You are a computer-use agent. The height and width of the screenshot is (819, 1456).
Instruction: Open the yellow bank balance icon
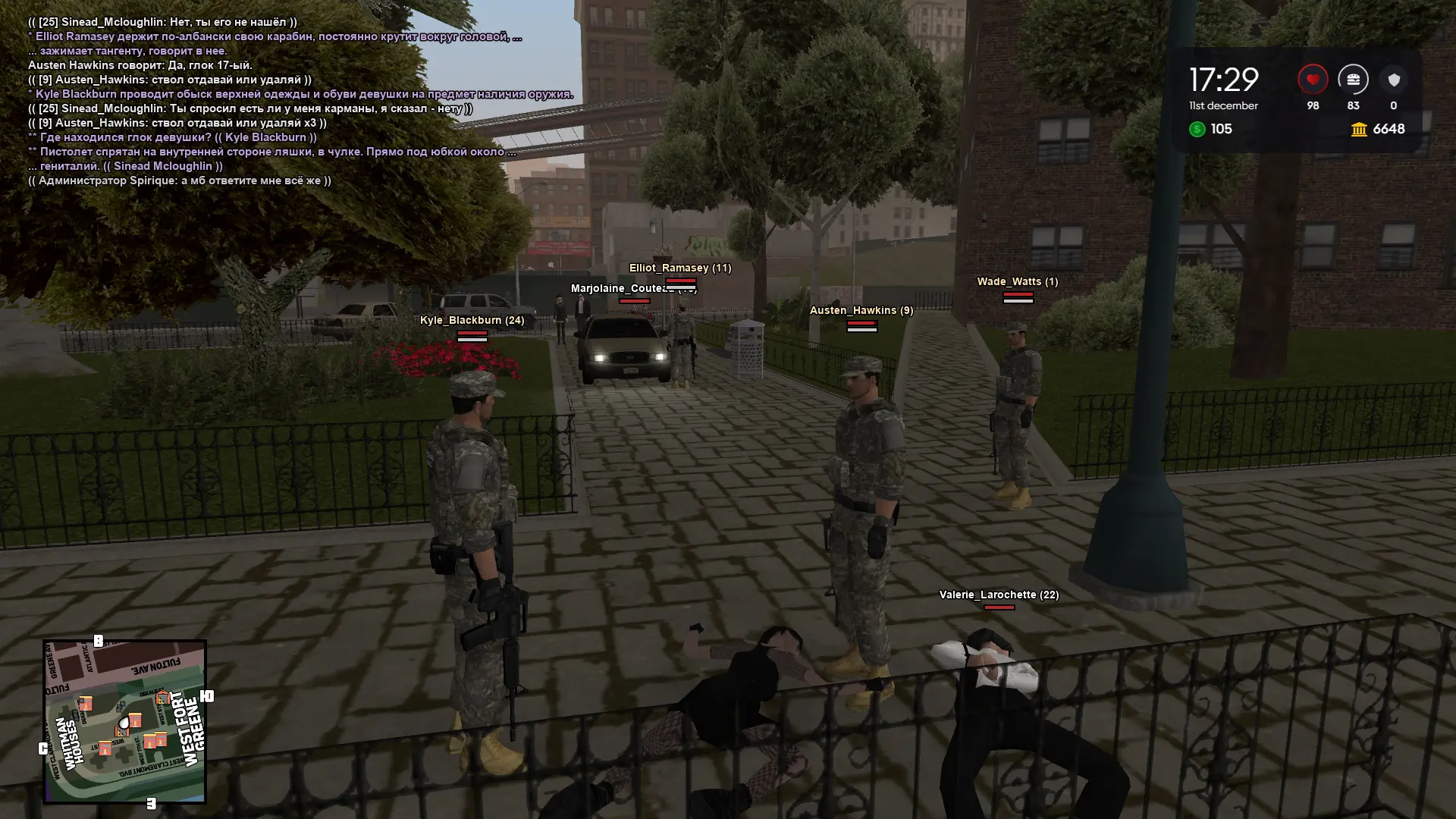click(1359, 130)
